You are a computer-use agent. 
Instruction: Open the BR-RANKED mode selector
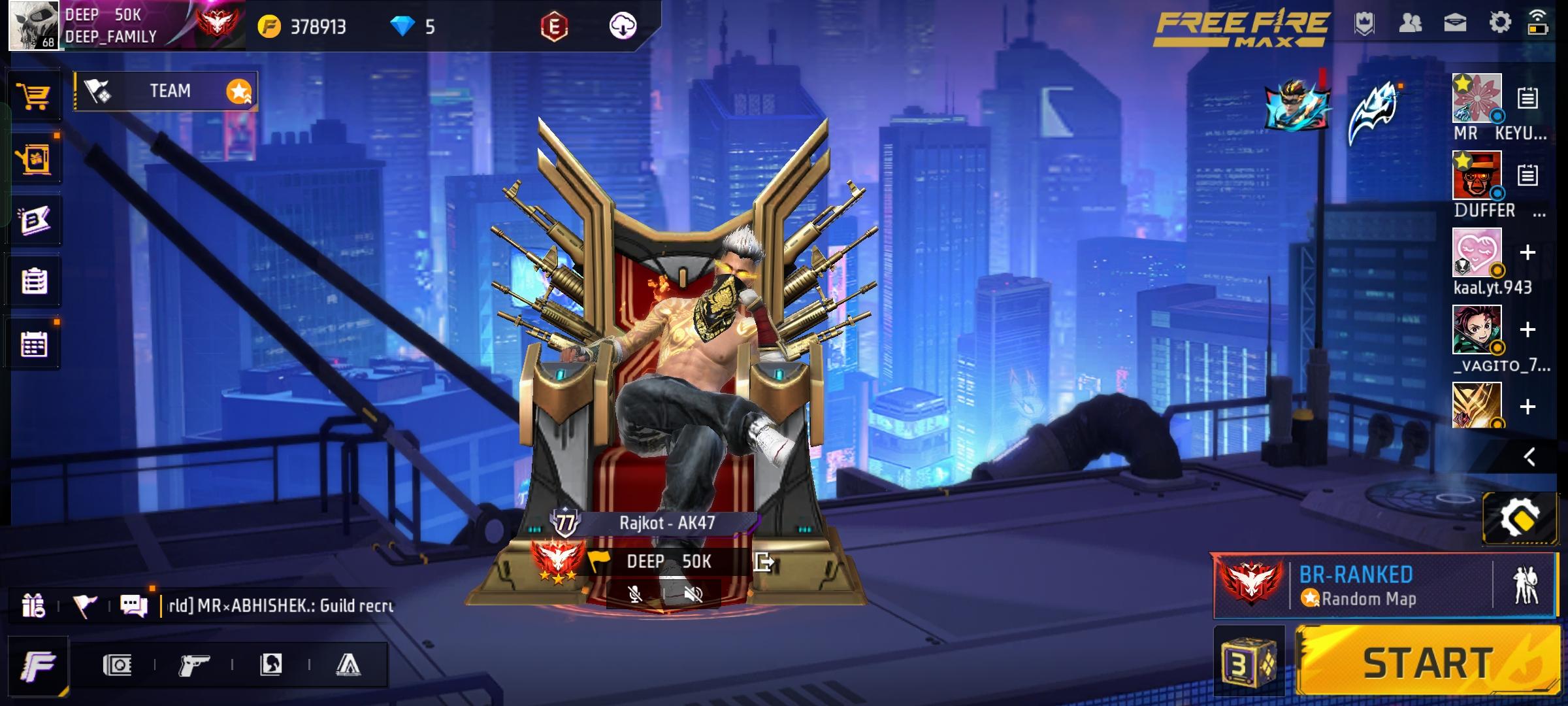[1356, 586]
